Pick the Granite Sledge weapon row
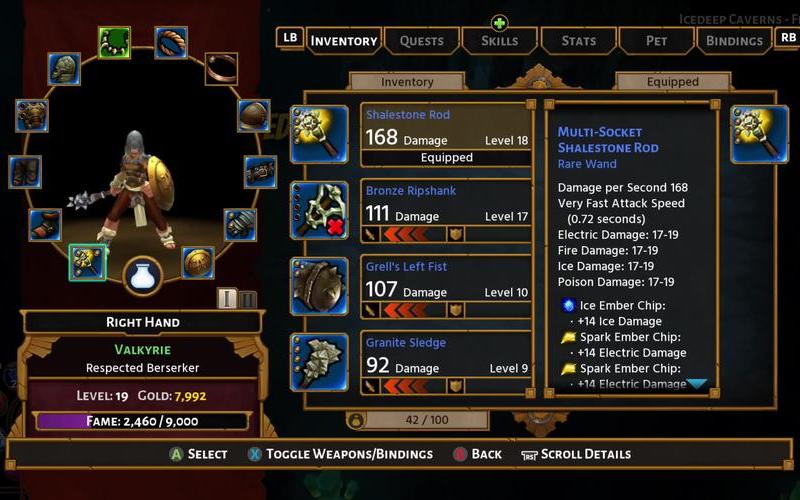Screen dimensions: 800x500 [446, 361]
